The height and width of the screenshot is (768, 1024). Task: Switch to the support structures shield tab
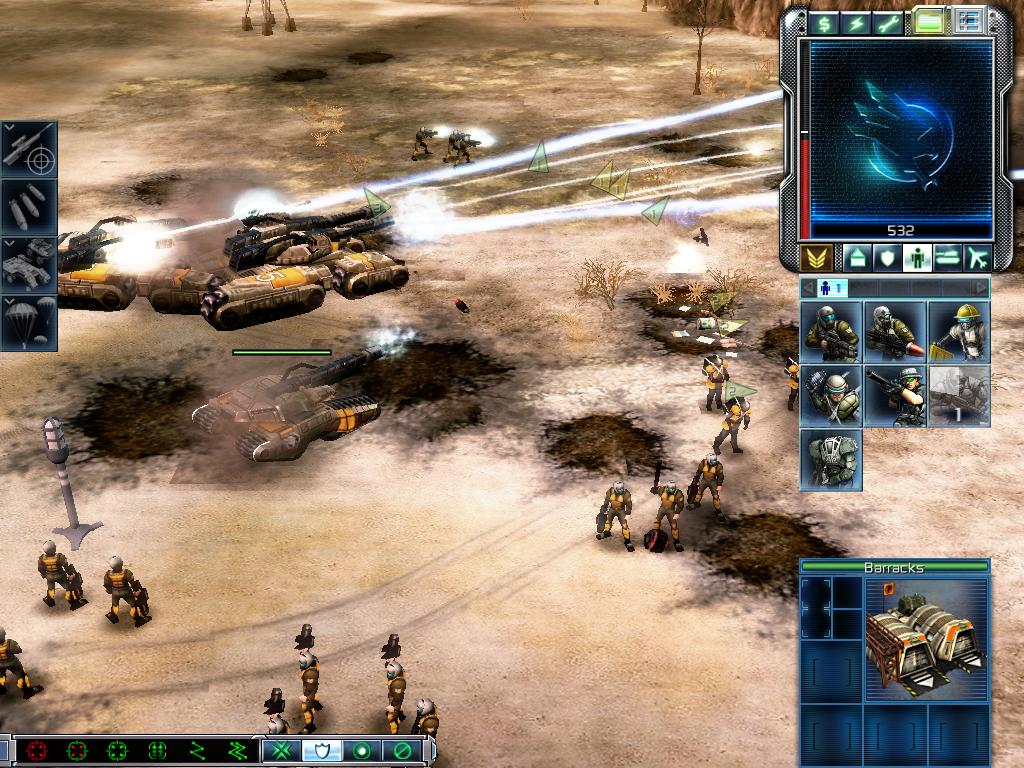(887, 258)
